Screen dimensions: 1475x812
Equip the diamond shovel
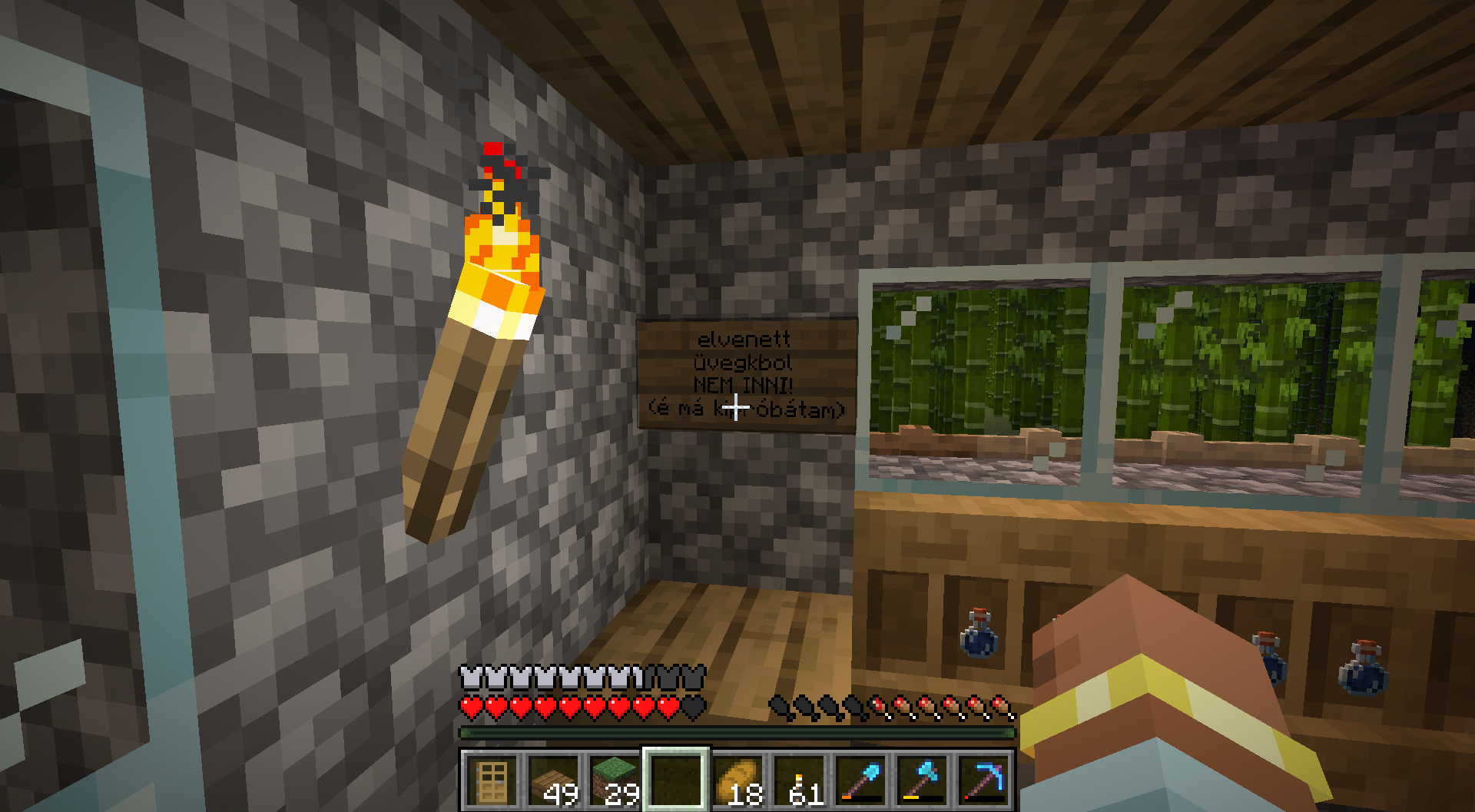click(860, 780)
